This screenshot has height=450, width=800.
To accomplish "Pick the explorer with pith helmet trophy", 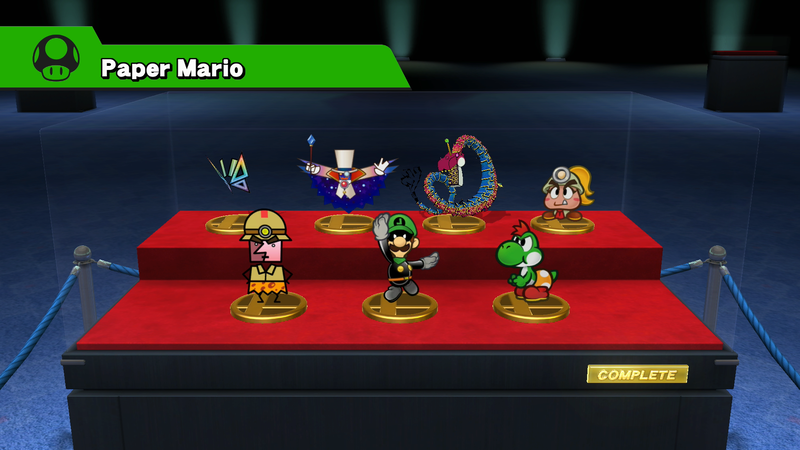I will [266, 258].
